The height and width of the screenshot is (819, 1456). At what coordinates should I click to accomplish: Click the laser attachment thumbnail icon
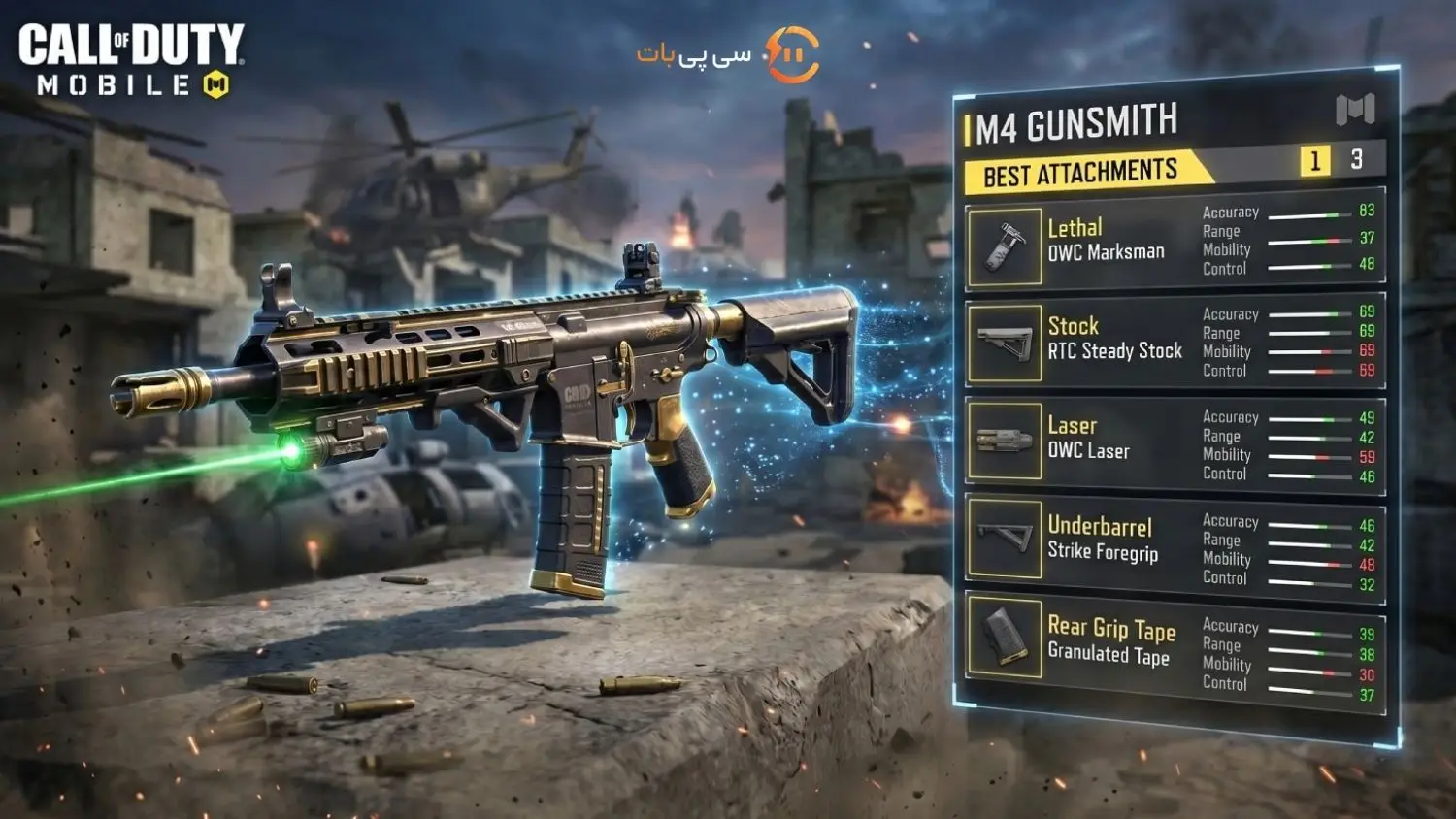pos(1005,442)
